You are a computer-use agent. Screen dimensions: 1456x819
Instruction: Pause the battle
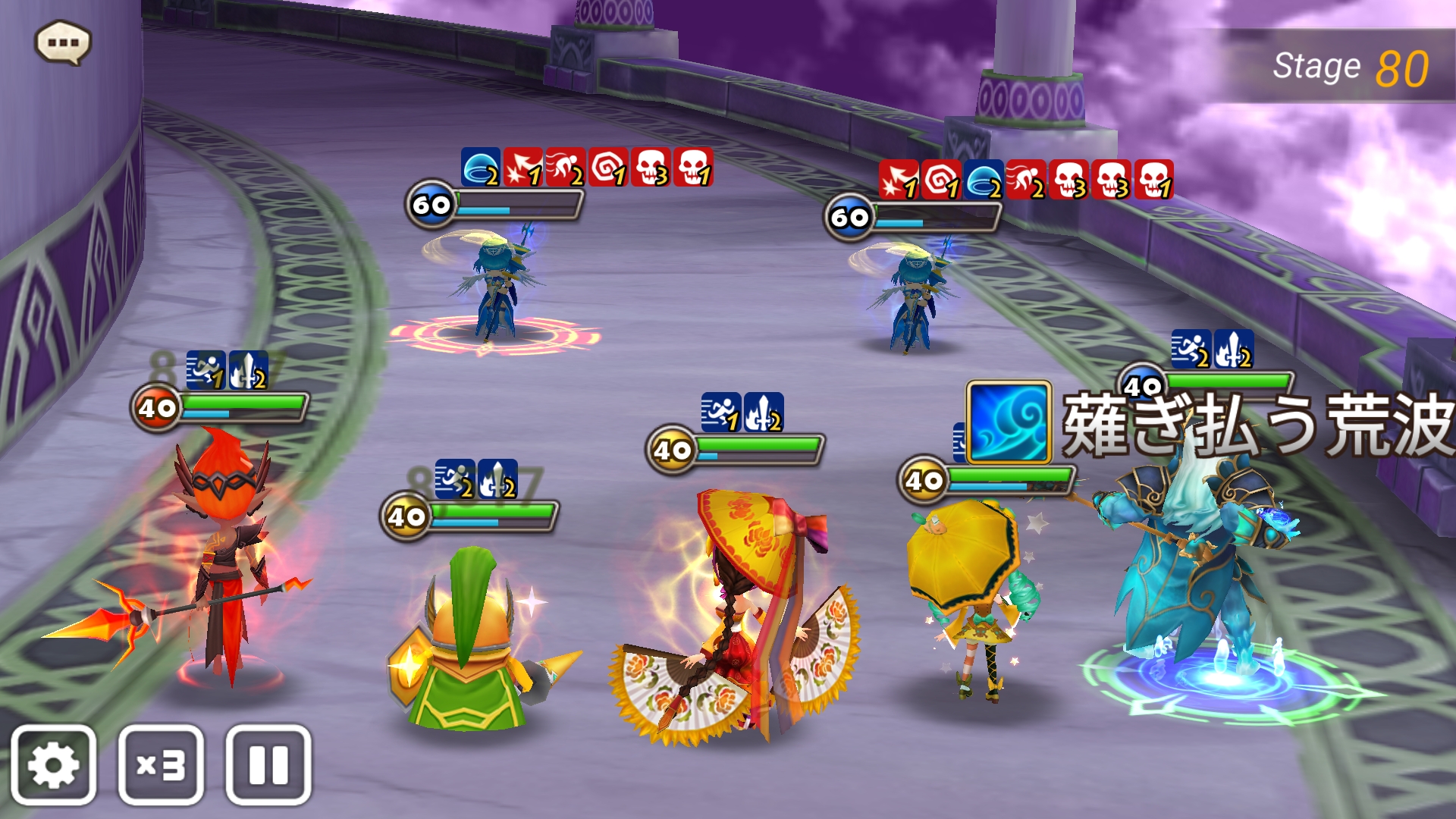(x=268, y=764)
